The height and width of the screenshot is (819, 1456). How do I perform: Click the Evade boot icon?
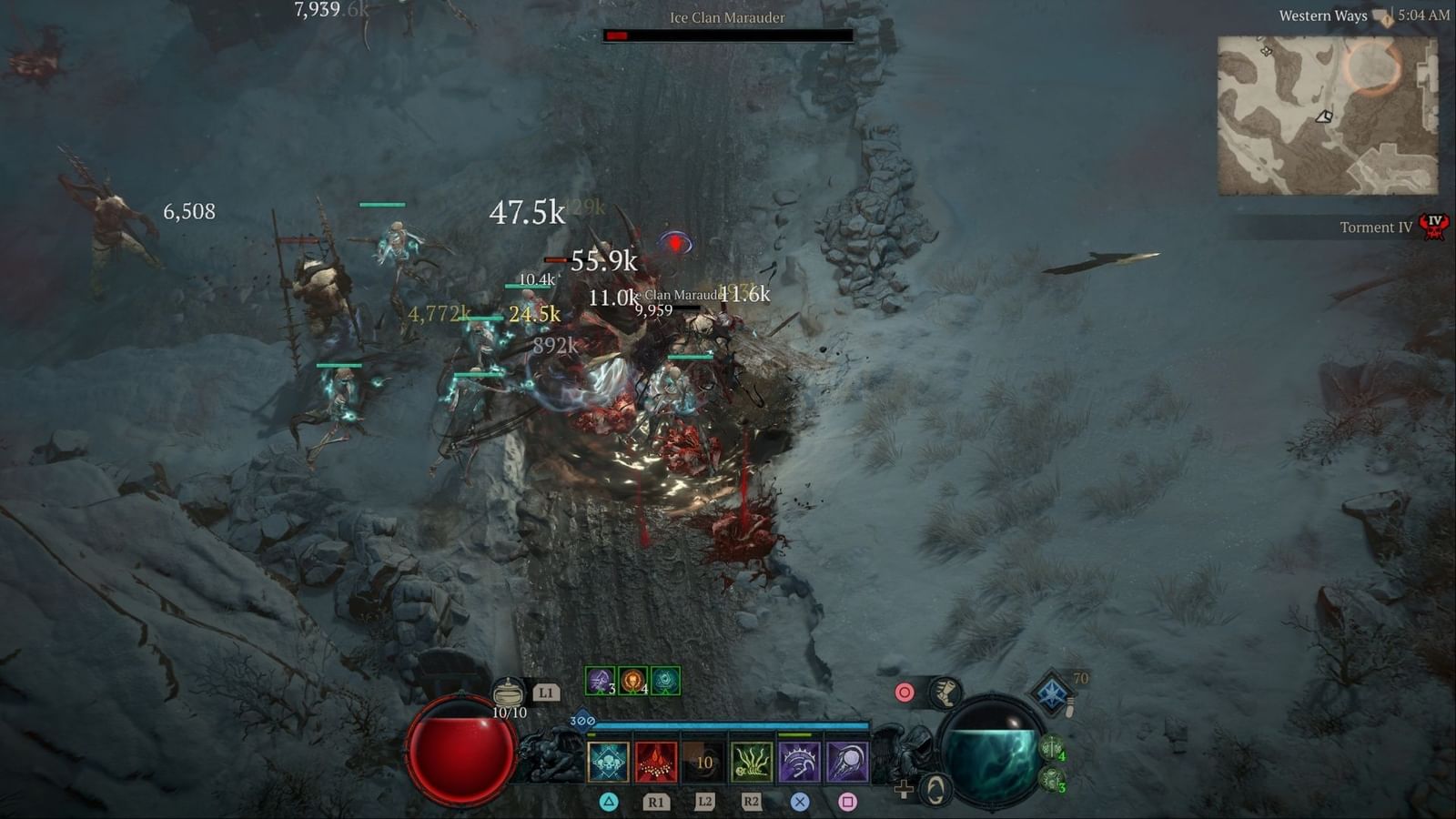945,694
